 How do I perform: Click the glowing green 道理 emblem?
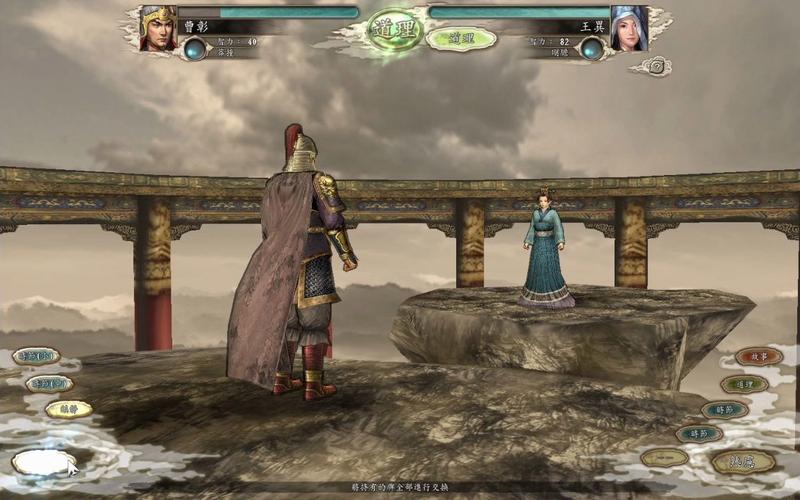tap(395, 30)
